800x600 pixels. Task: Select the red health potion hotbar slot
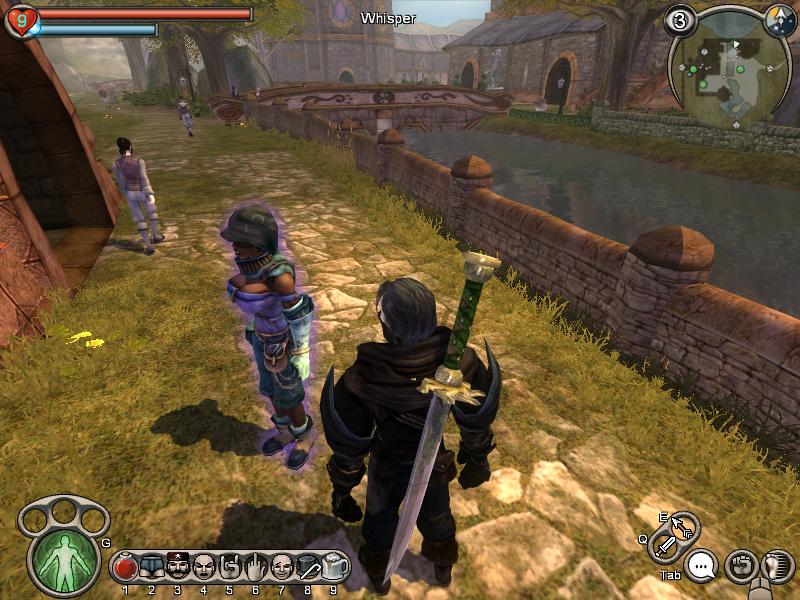126,568
